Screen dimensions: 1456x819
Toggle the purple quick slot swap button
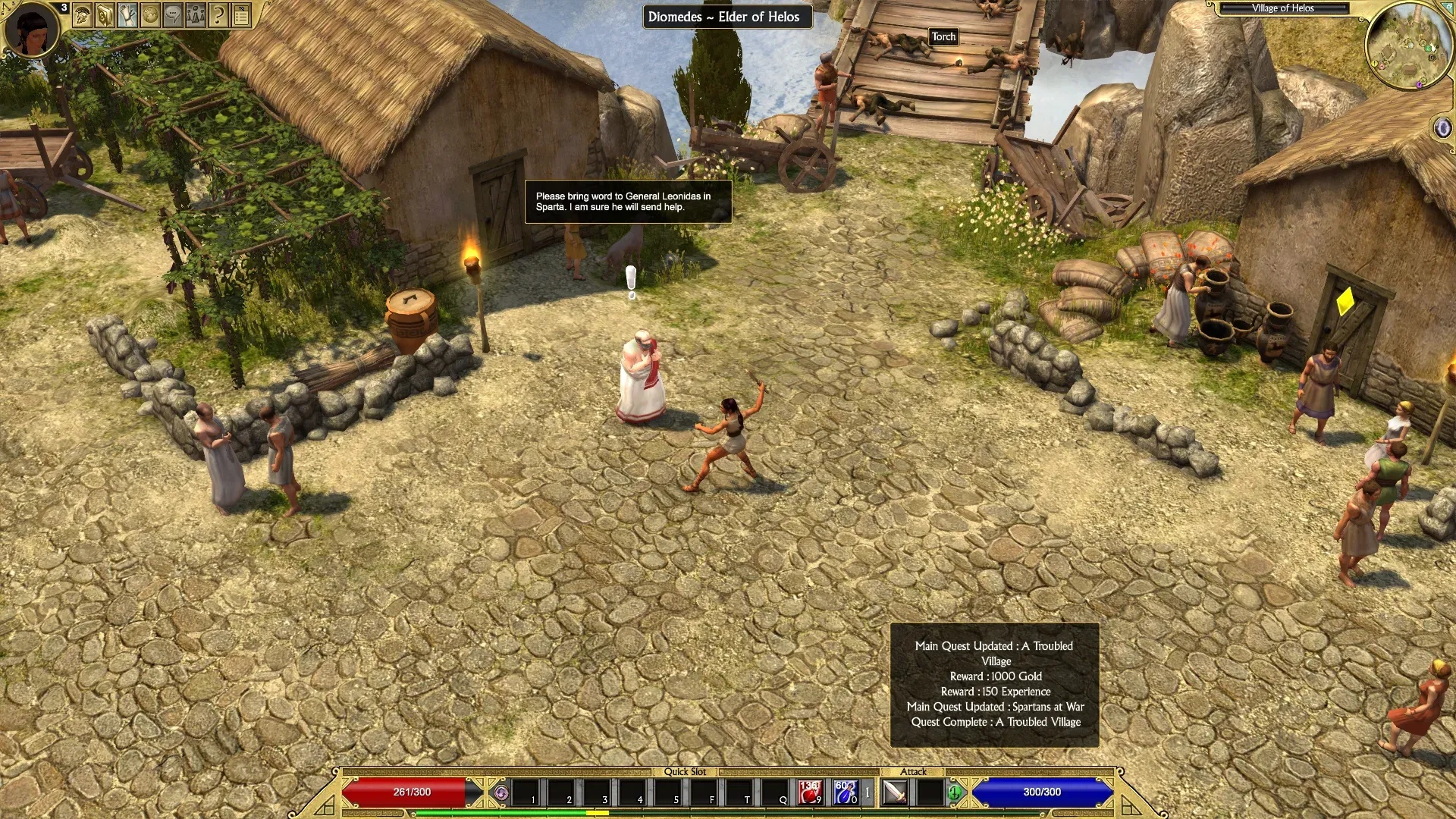(501, 793)
